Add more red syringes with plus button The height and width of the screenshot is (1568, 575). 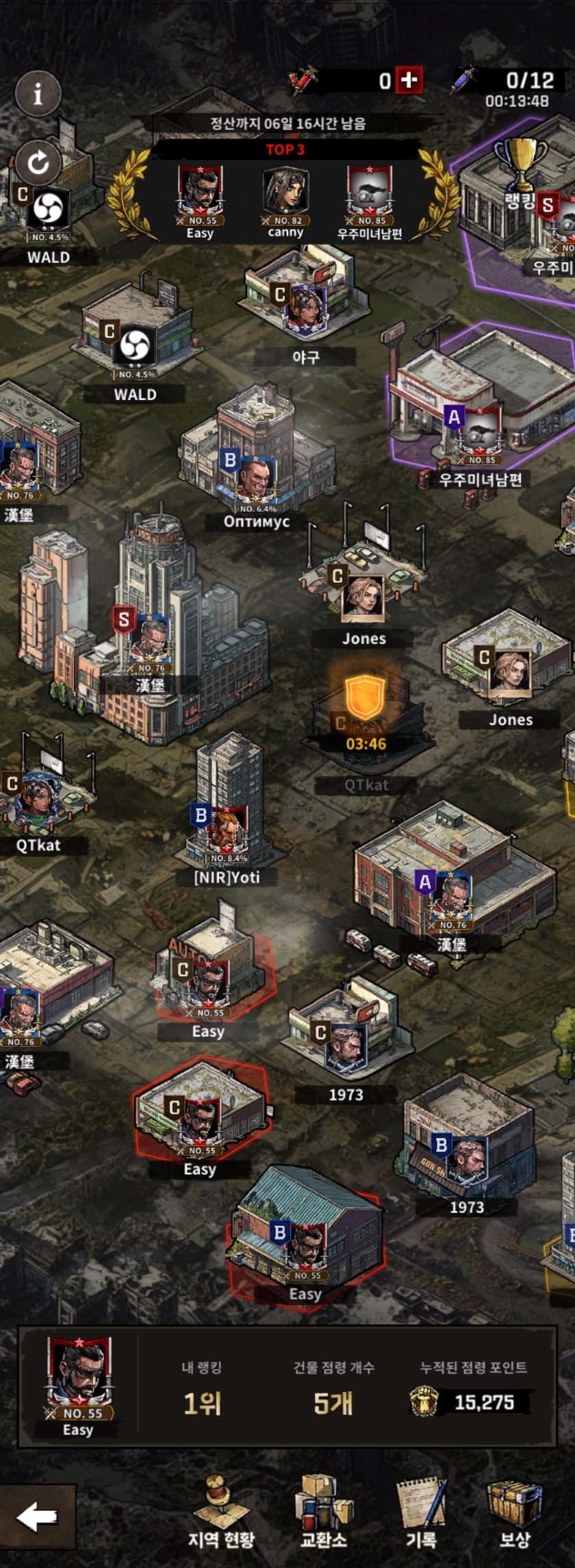(409, 81)
